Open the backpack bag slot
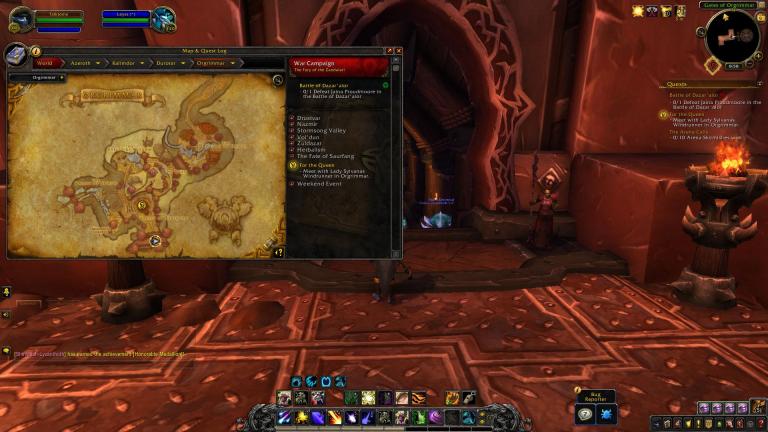 (757, 407)
